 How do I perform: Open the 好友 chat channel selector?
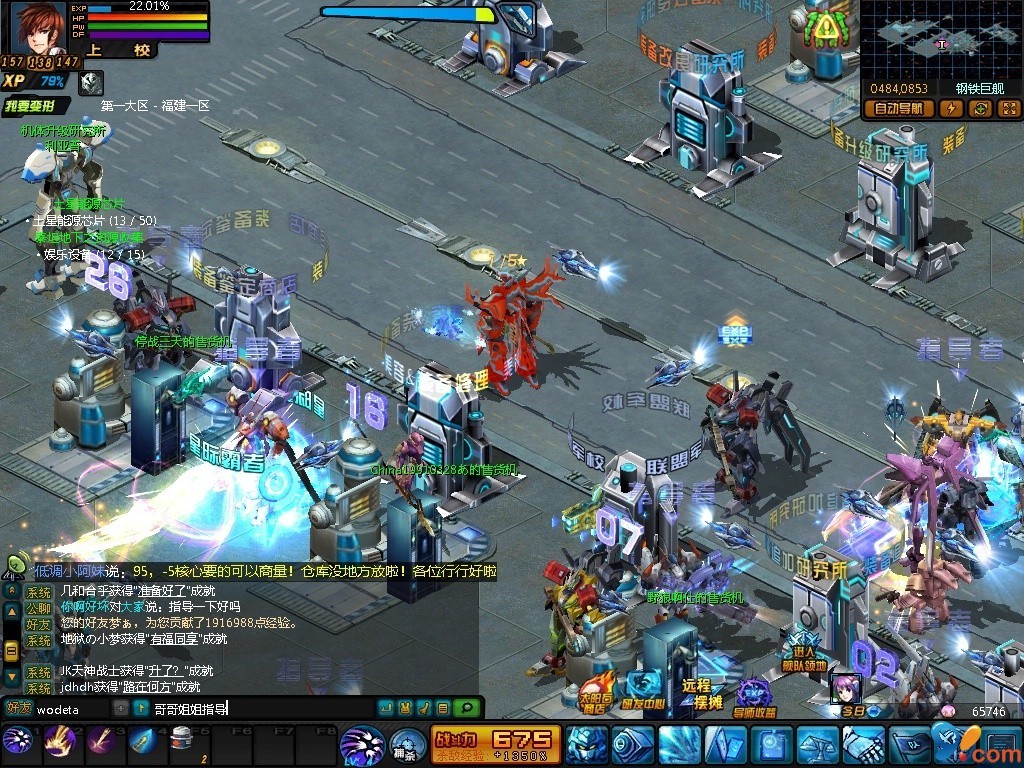18,709
